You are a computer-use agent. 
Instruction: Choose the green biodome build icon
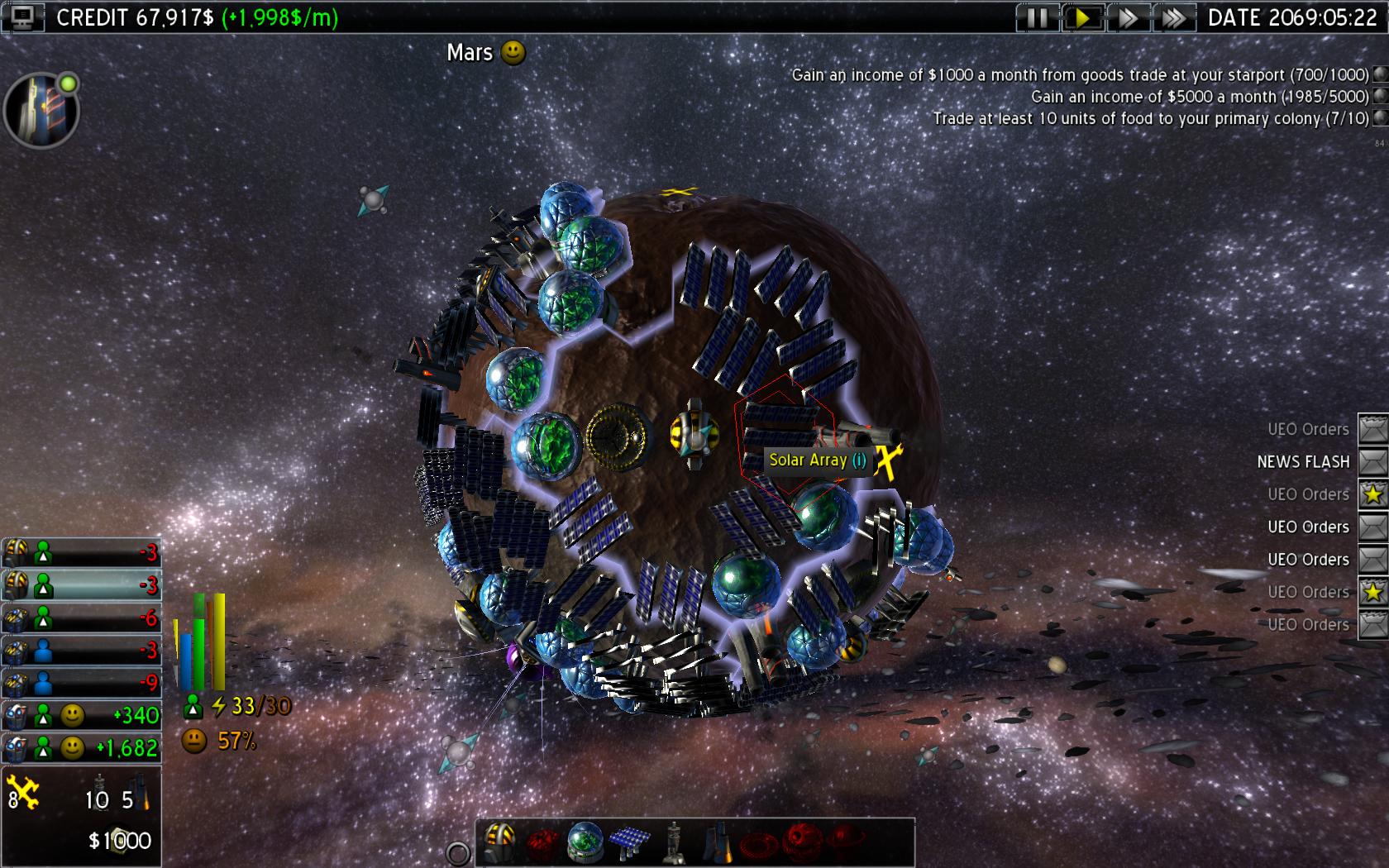585,842
